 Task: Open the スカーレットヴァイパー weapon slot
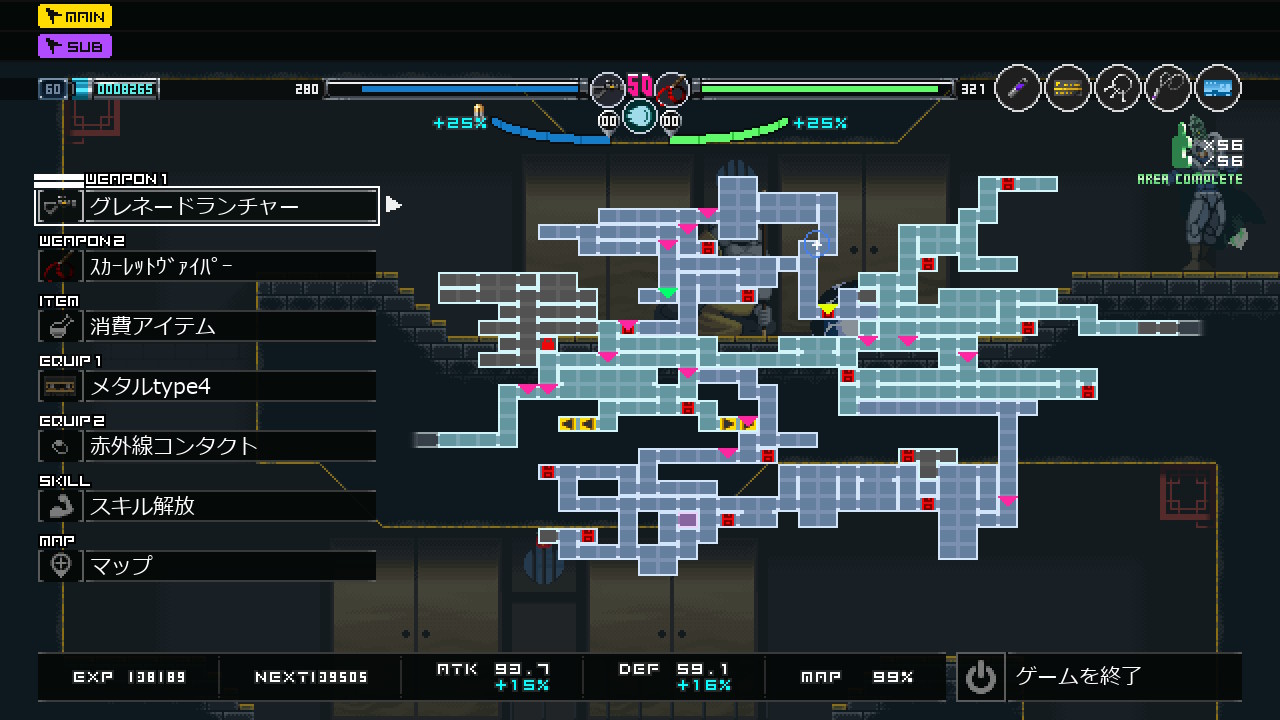(207, 266)
